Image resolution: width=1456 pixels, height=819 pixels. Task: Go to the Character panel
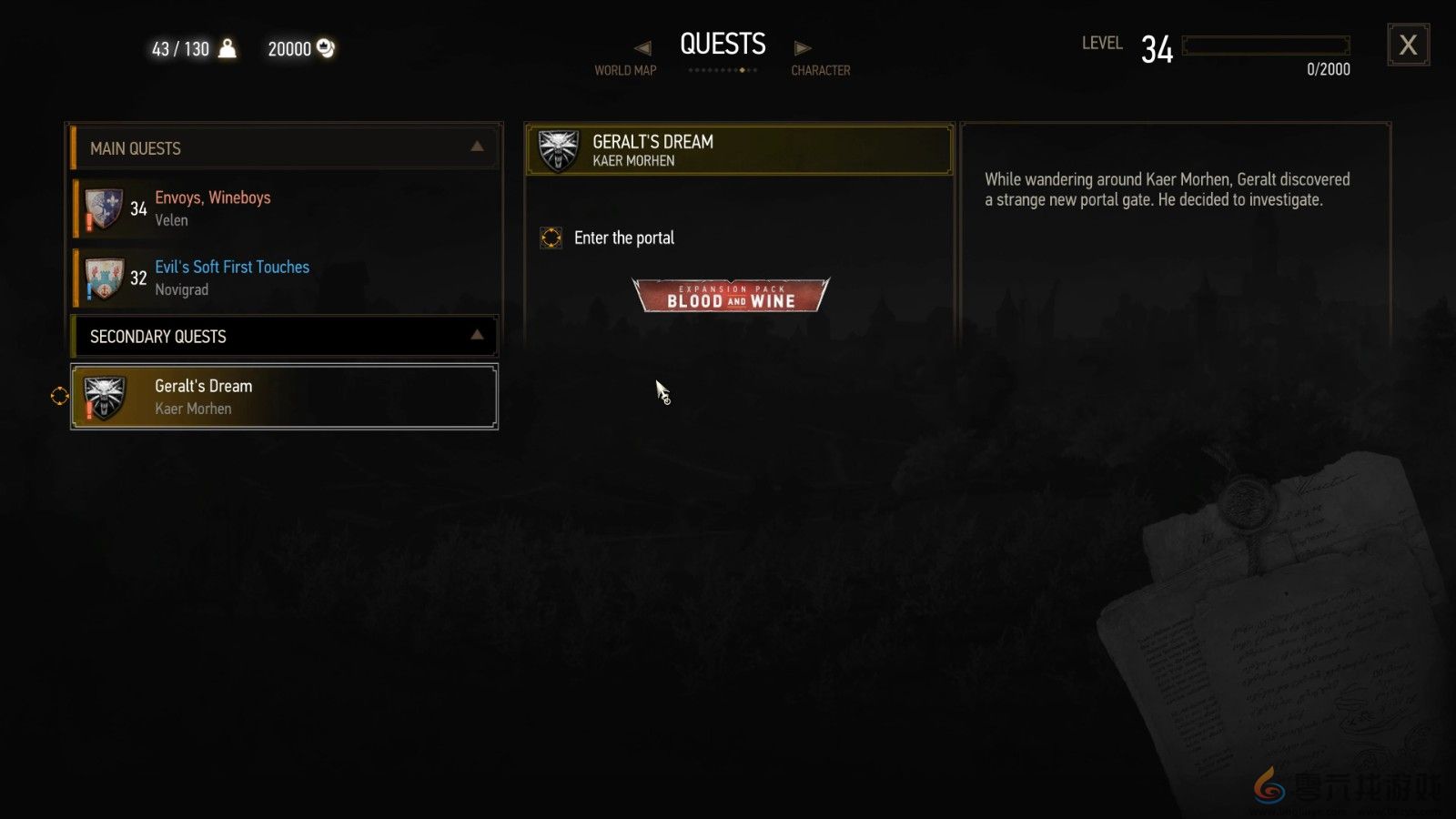[x=820, y=70]
